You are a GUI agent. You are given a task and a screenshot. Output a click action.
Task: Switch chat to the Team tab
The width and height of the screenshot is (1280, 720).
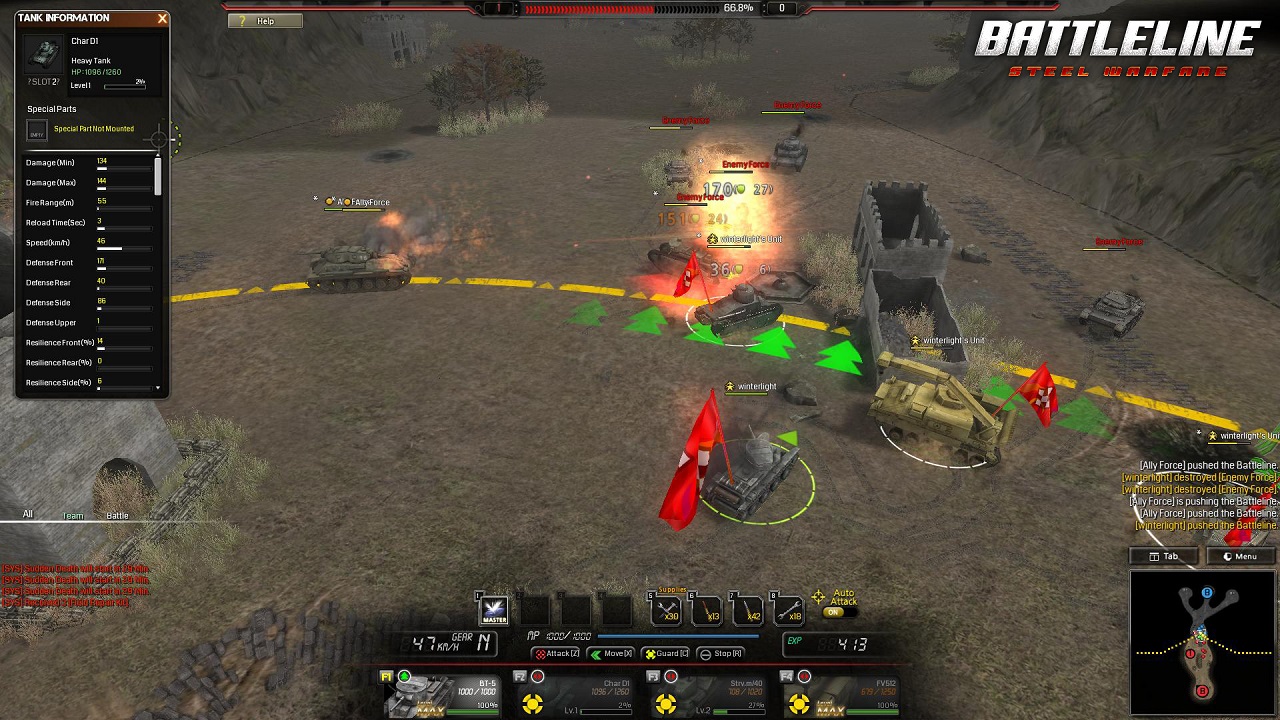pyautogui.click(x=73, y=515)
